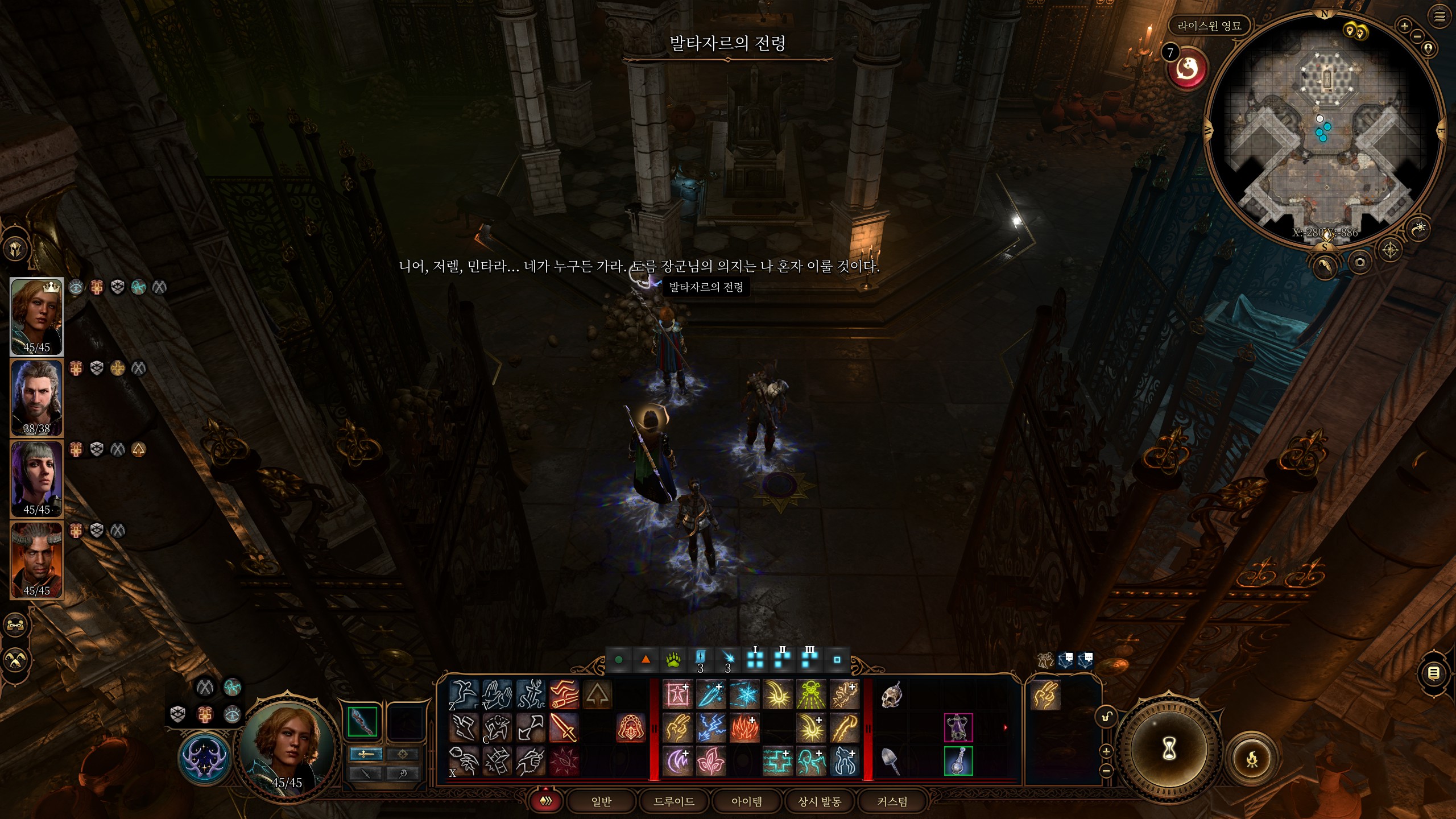
Task: Toggle the melee sword weapon set button
Action: (365, 754)
